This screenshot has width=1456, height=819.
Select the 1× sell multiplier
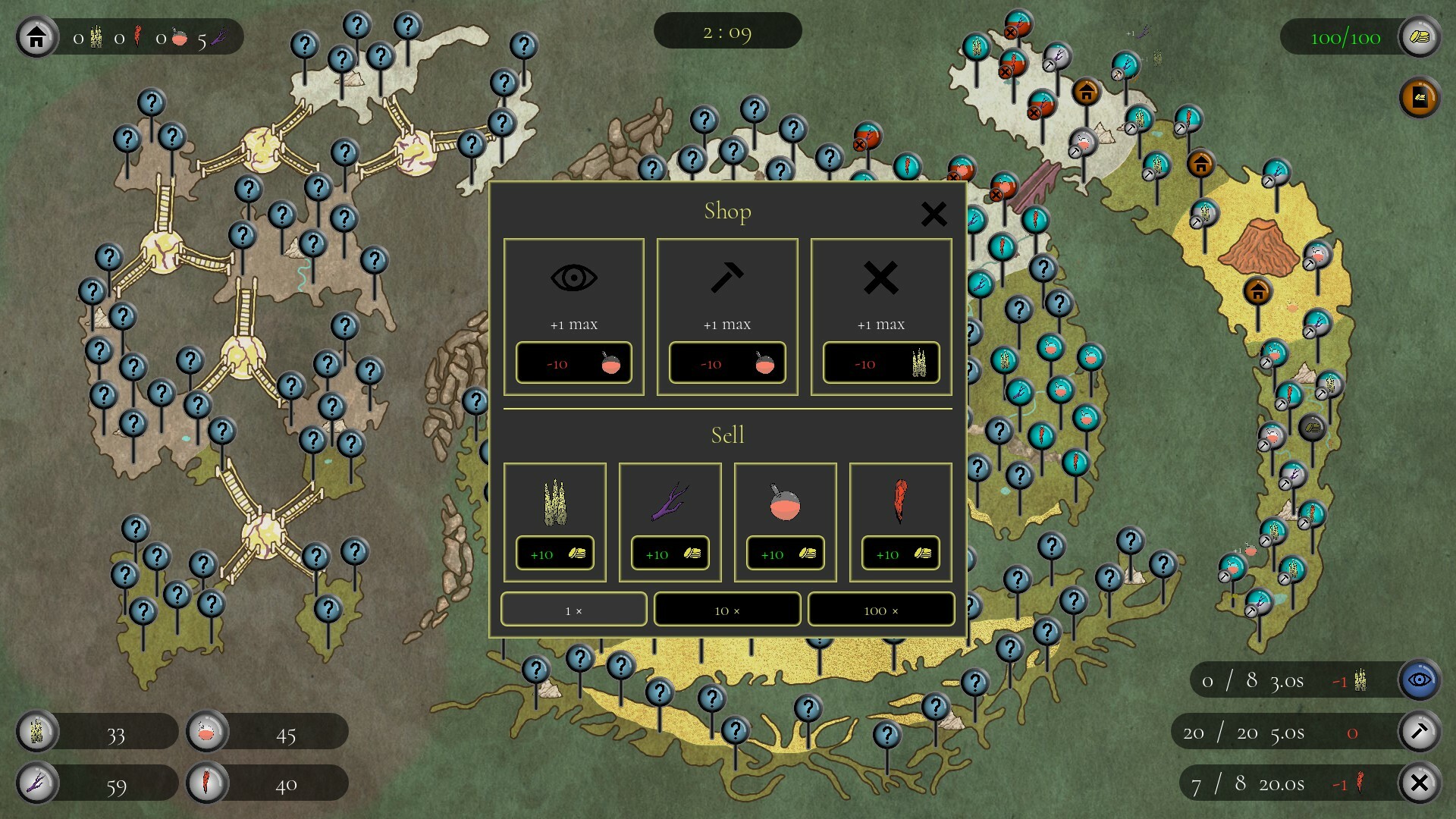click(x=573, y=609)
